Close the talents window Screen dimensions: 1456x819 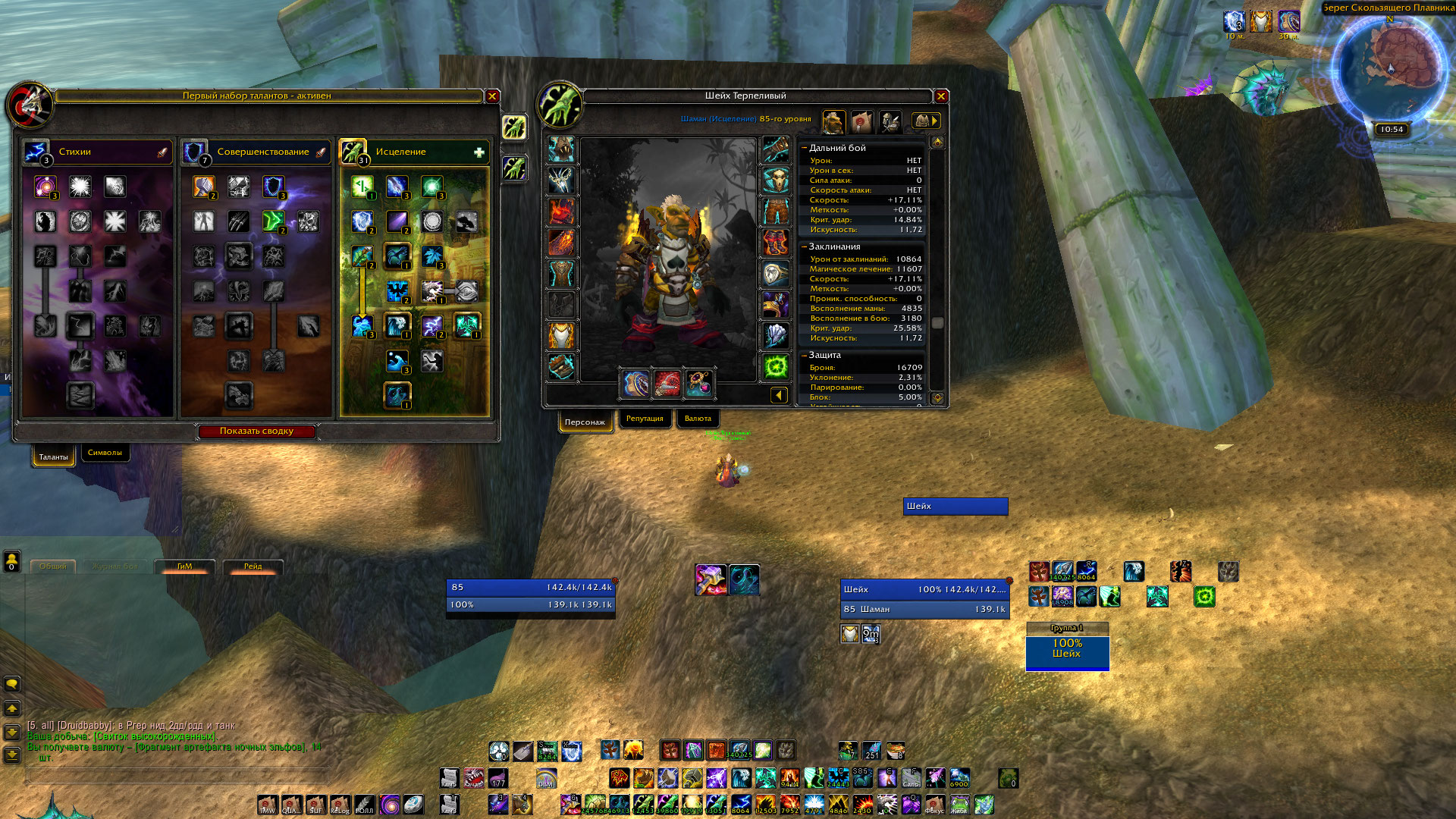492,96
